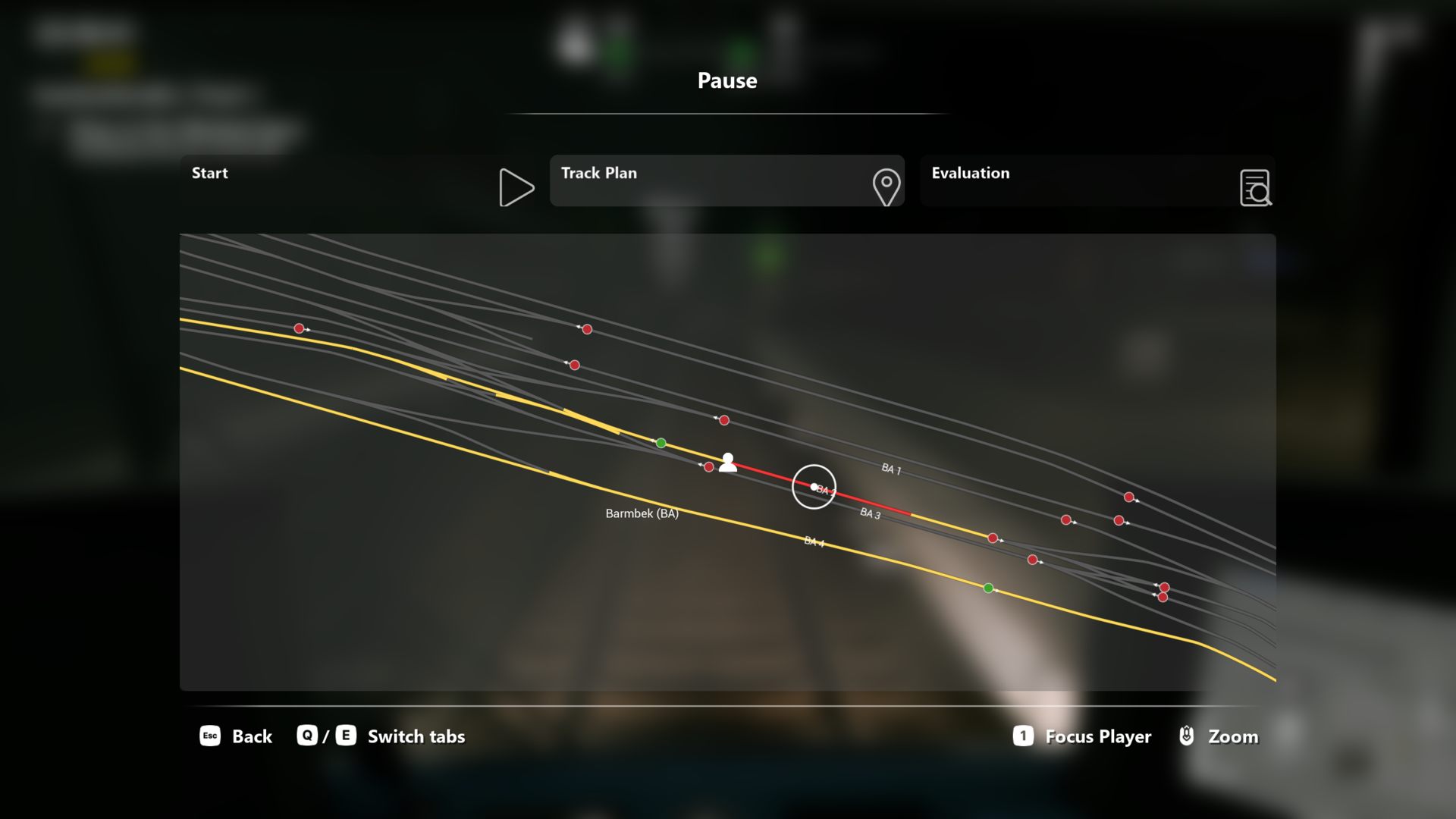Select the Track Plan tab
Screen dimensions: 1456x819
click(x=726, y=180)
